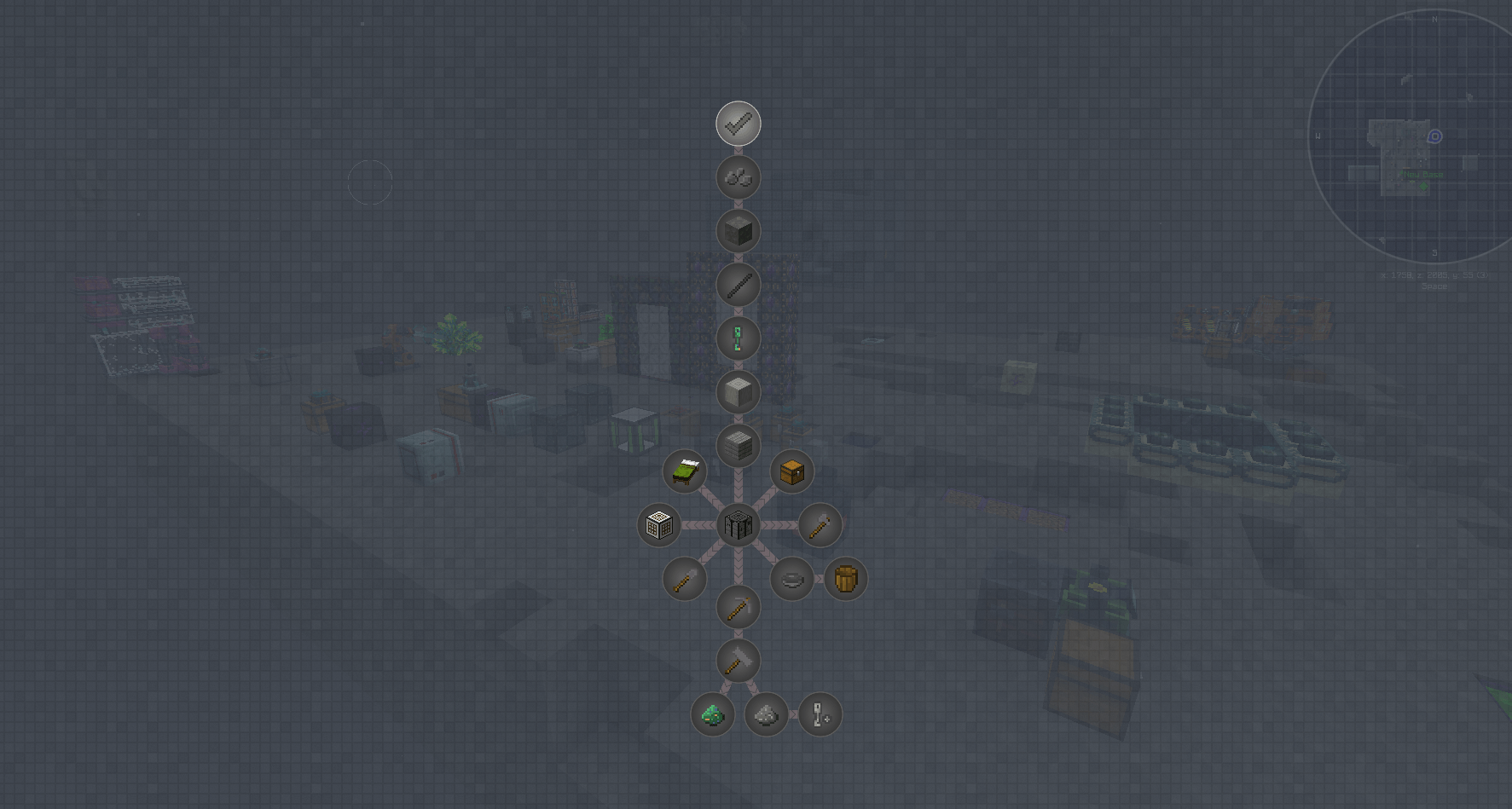Open the stone pickaxe advancement node
Viewport: 1512px width, 809px height.
click(739, 606)
